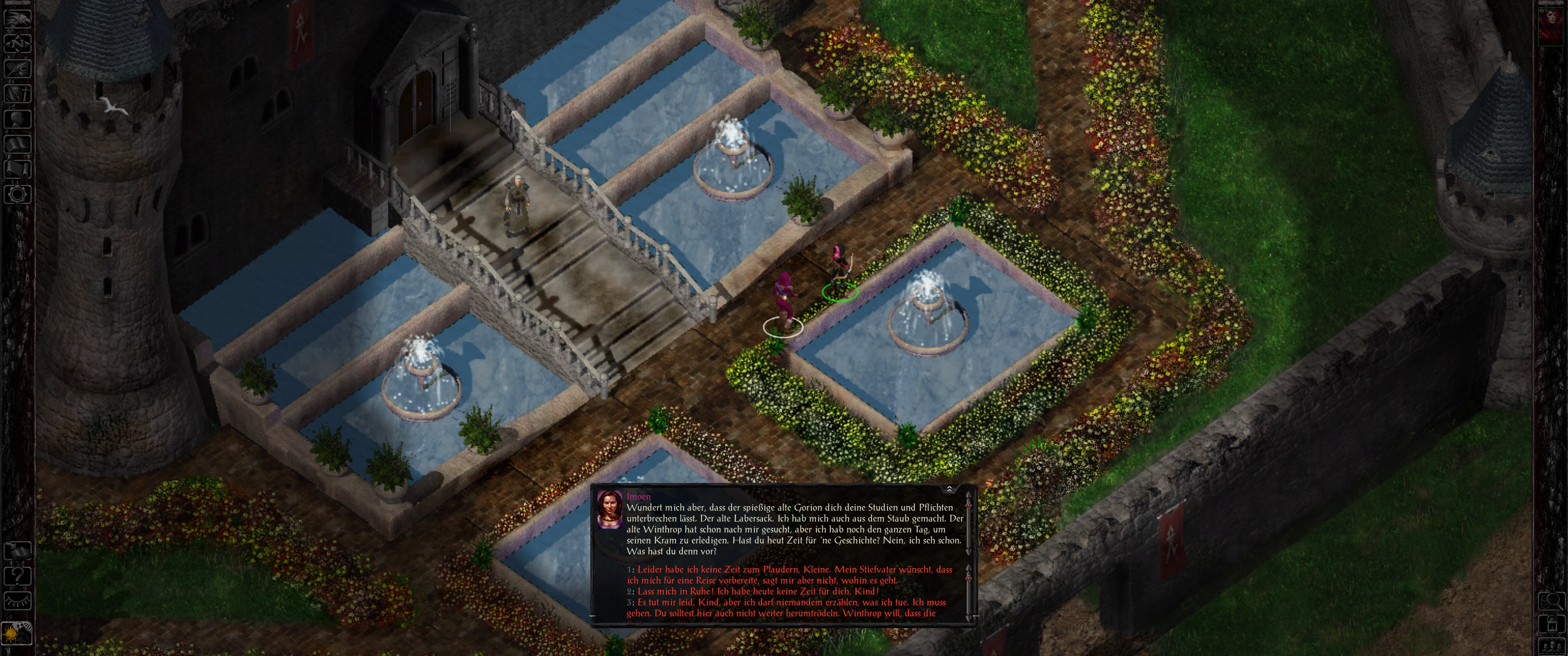This screenshot has width=1568, height=656.
Task: Toggle the padlock view lock button
Action: [1552, 624]
